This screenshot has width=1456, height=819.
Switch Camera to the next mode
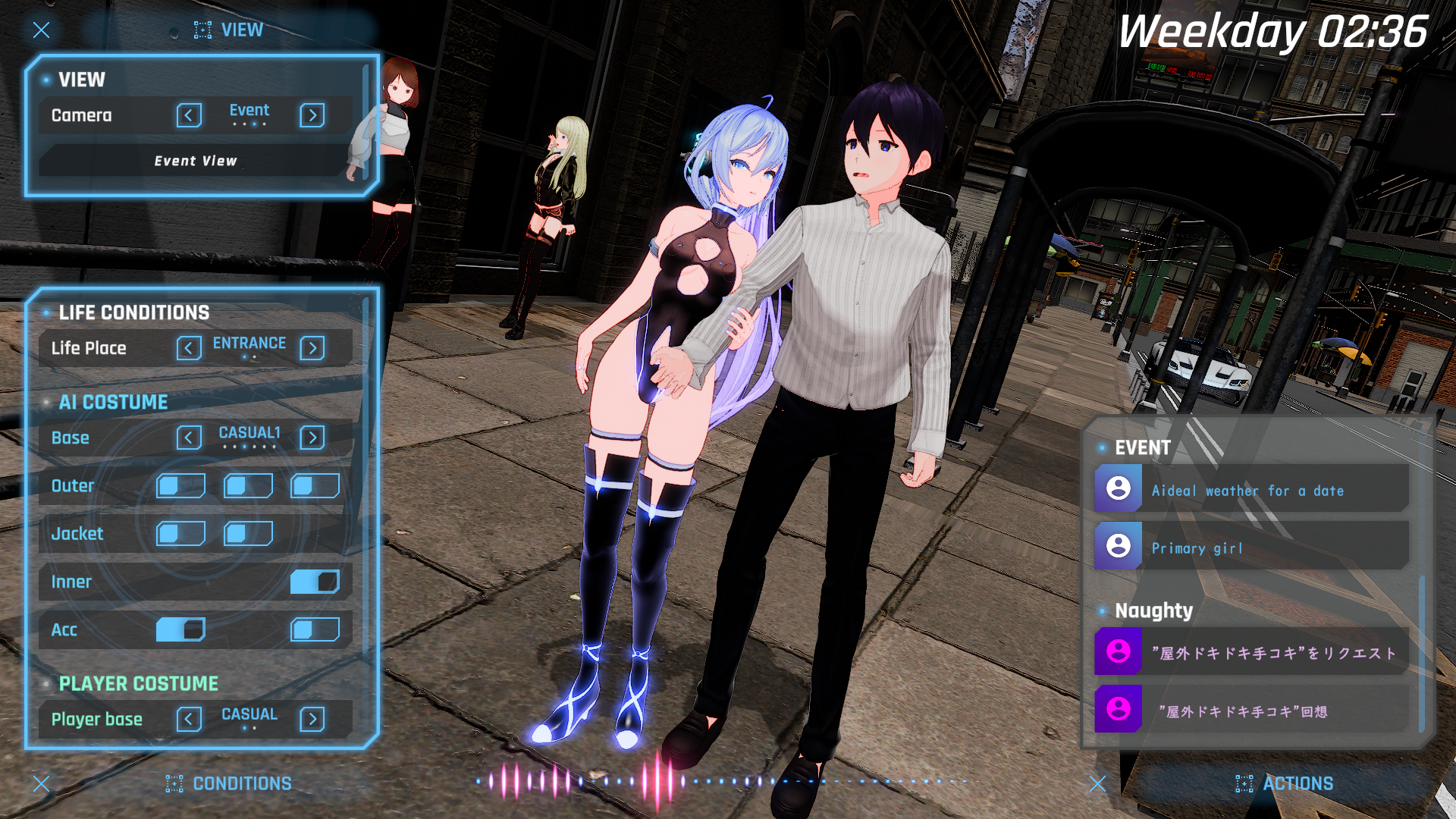[312, 115]
